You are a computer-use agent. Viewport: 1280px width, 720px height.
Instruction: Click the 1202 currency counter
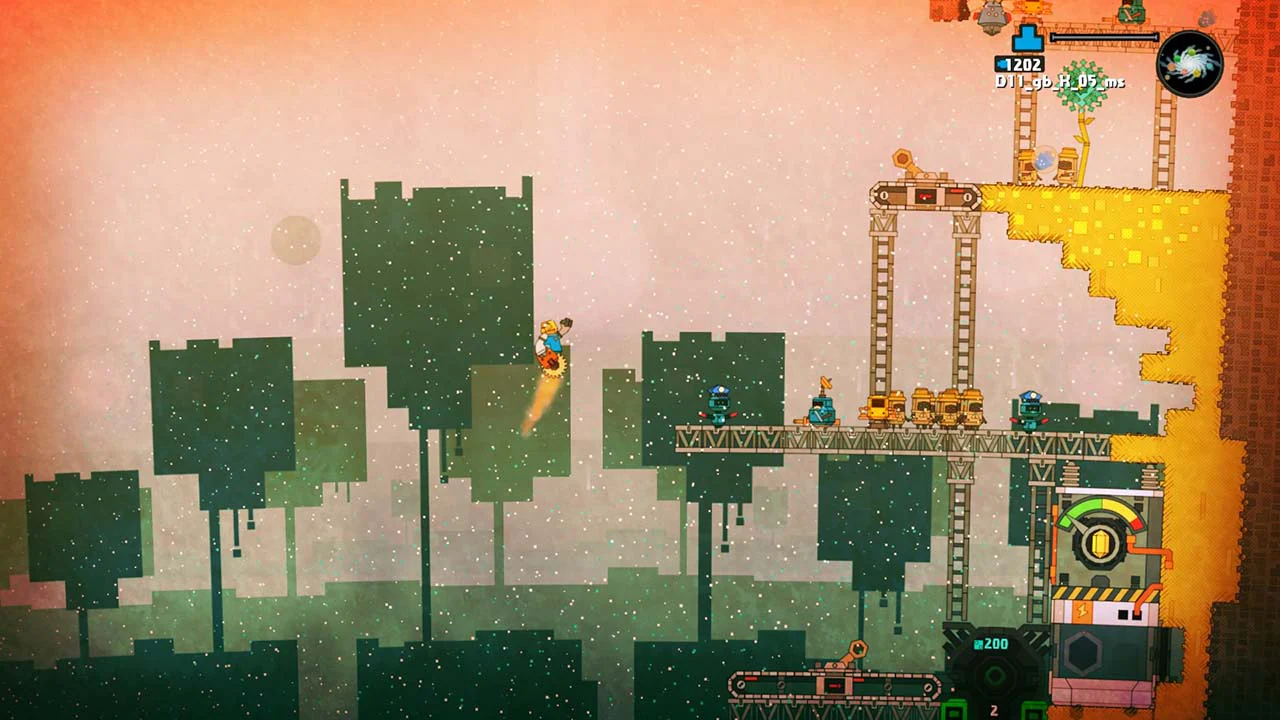(x=1023, y=63)
